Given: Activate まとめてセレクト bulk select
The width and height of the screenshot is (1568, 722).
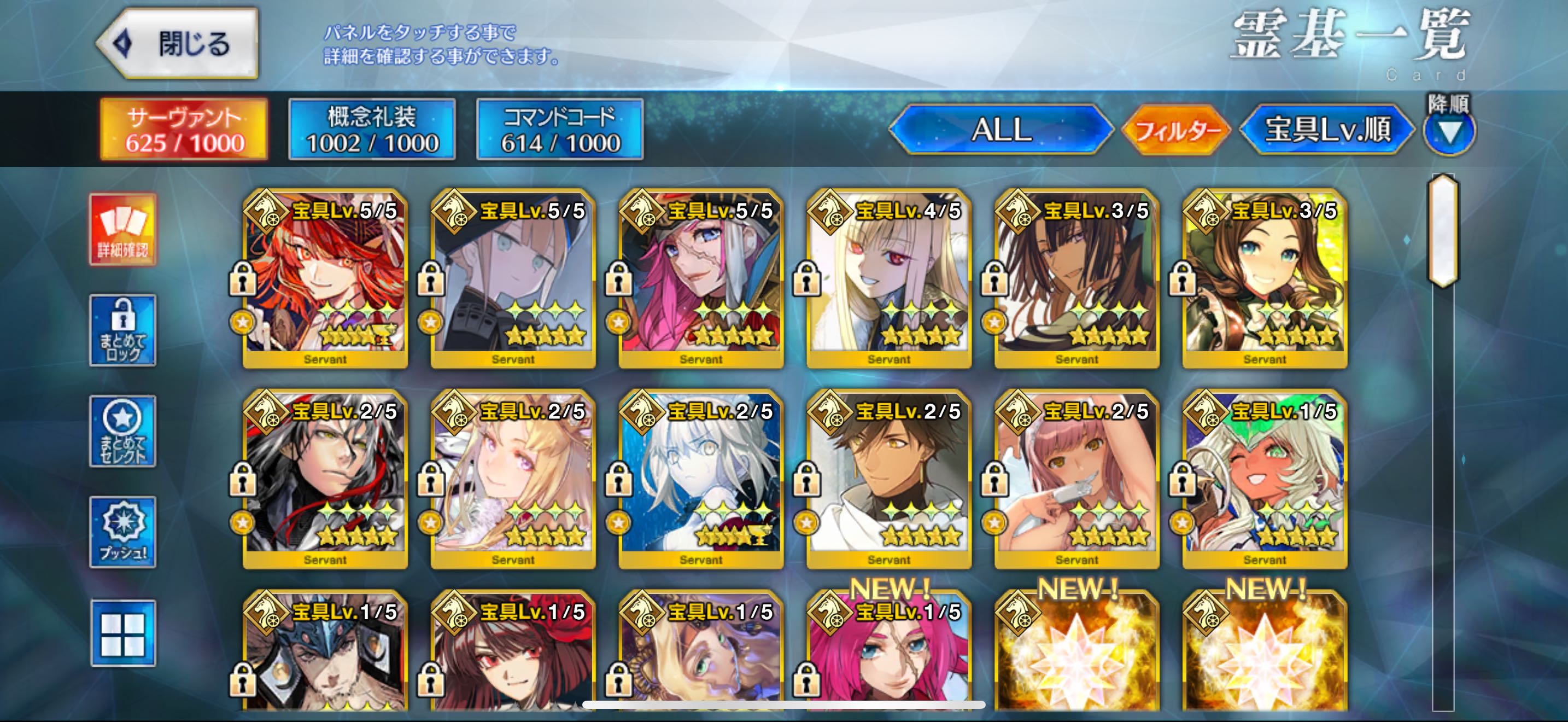Looking at the screenshot, I should (123, 431).
